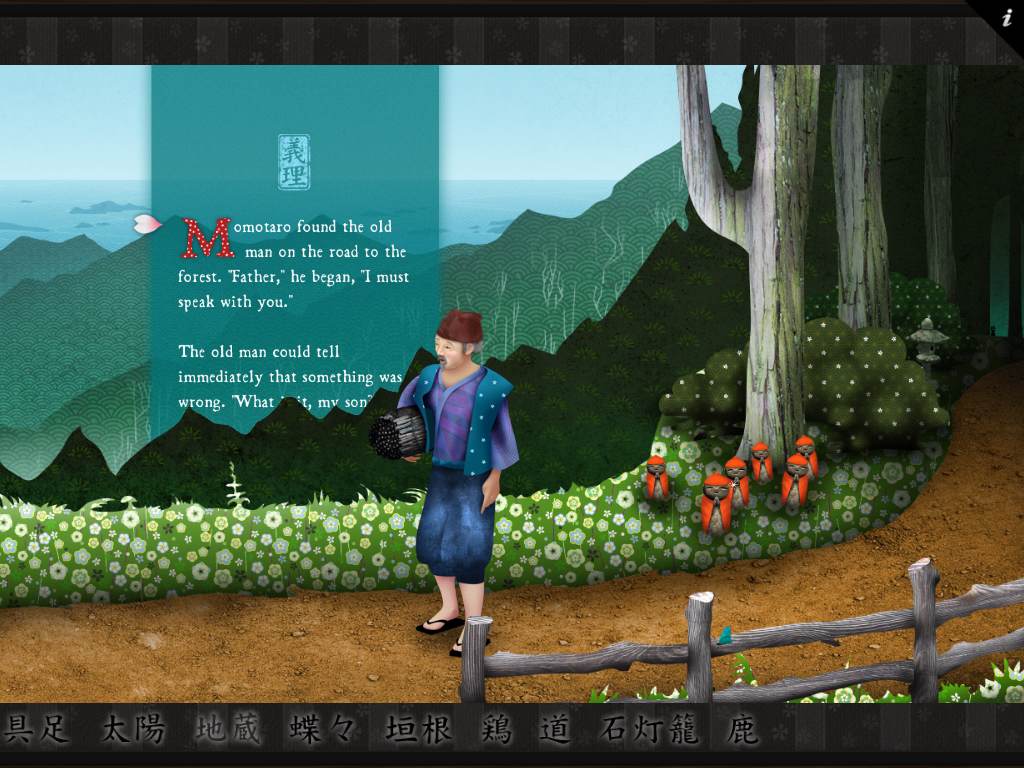Image resolution: width=1024 pixels, height=768 pixels.
Task: Open the info button in the corner
Action: click(1004, 16)
